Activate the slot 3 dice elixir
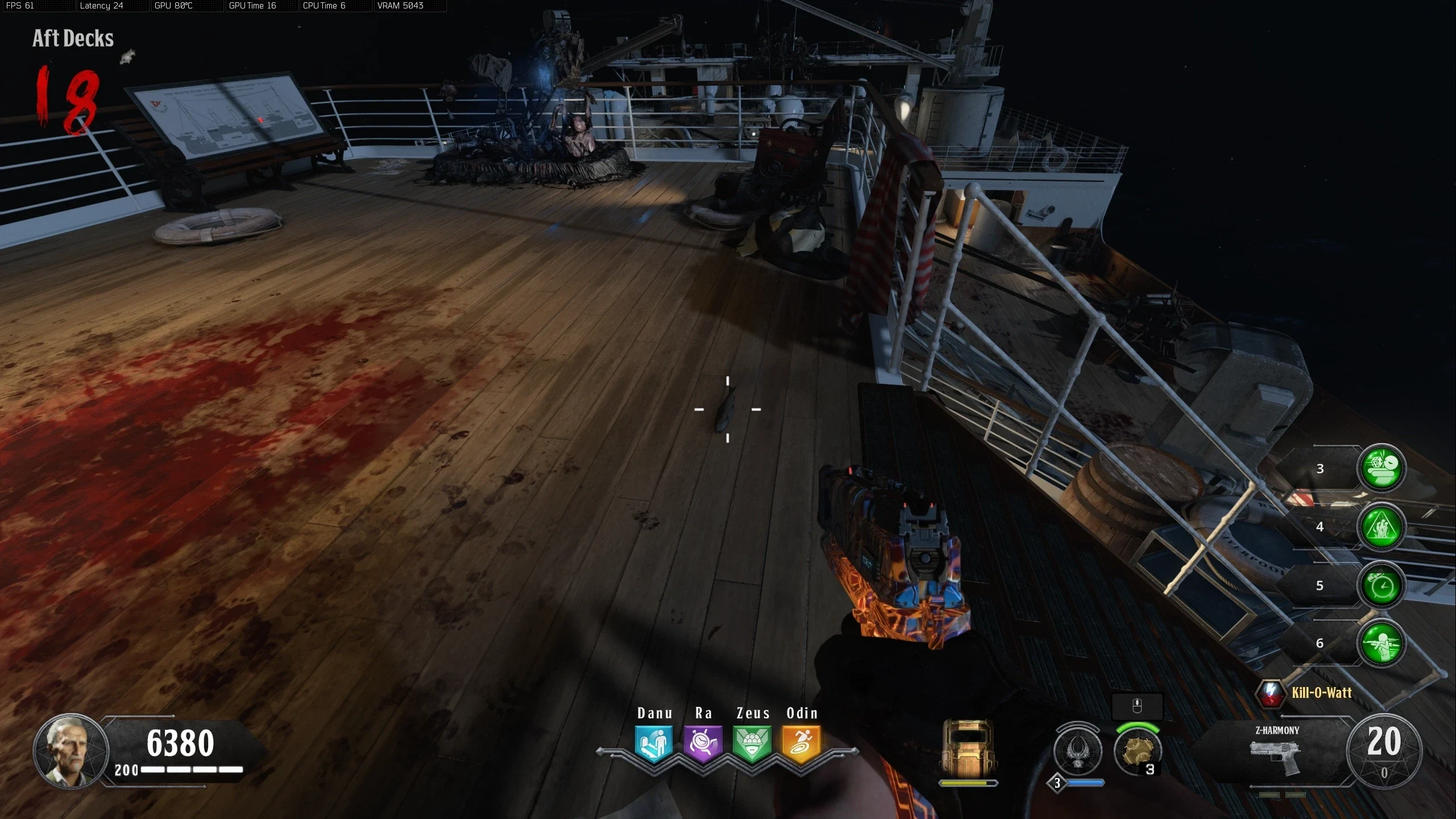This screenshot has height=819, width=1456. point(1381,468)
